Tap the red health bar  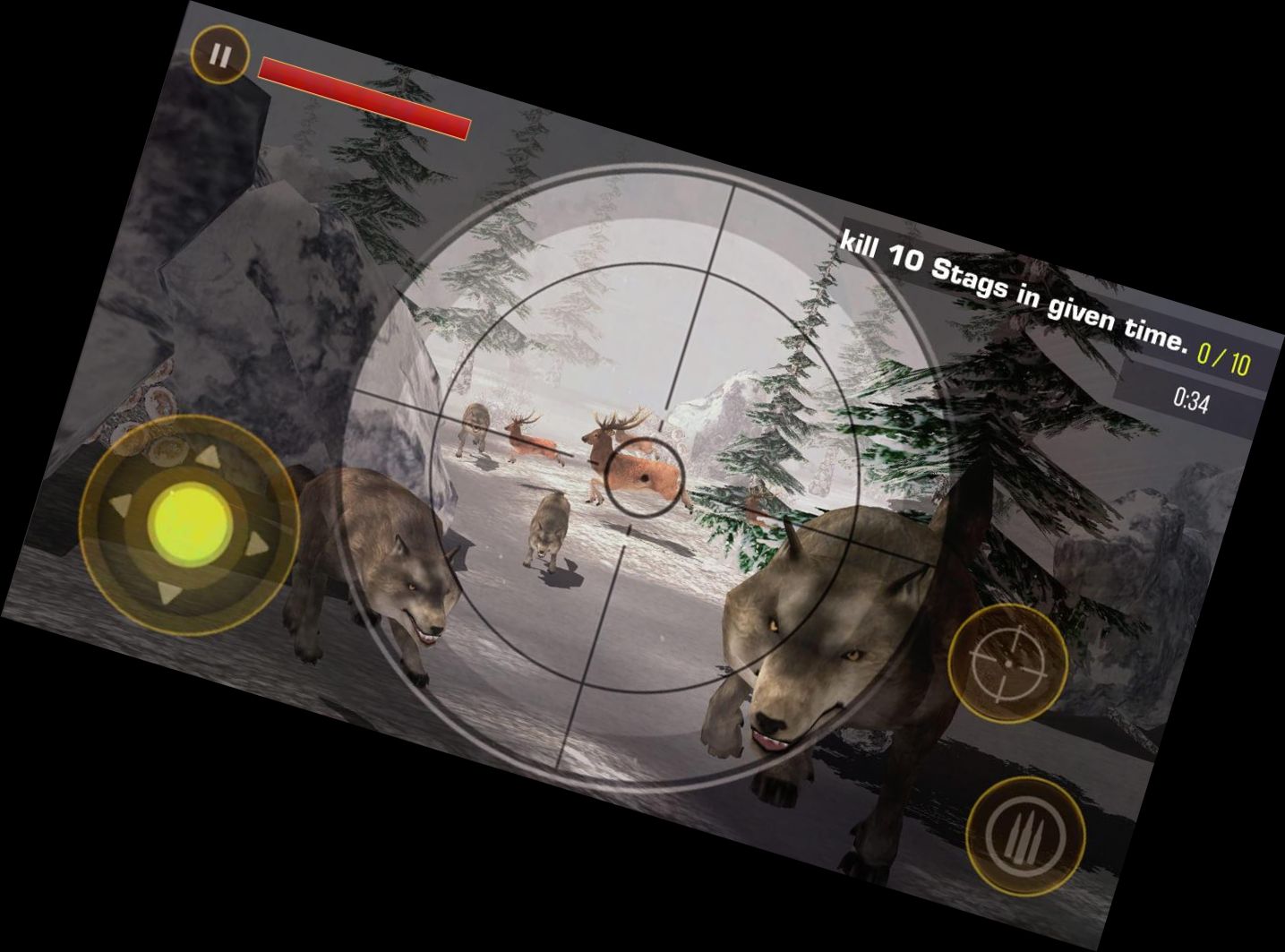(x=363, y=99)
